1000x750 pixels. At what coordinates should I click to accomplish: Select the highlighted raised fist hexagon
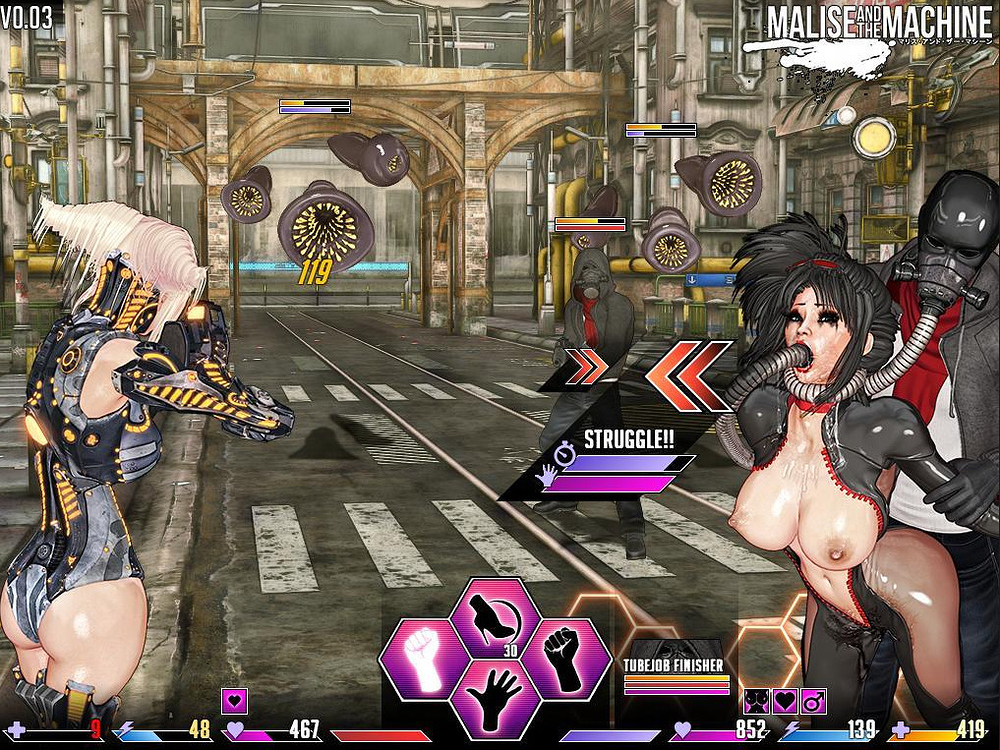click(423, 657)
